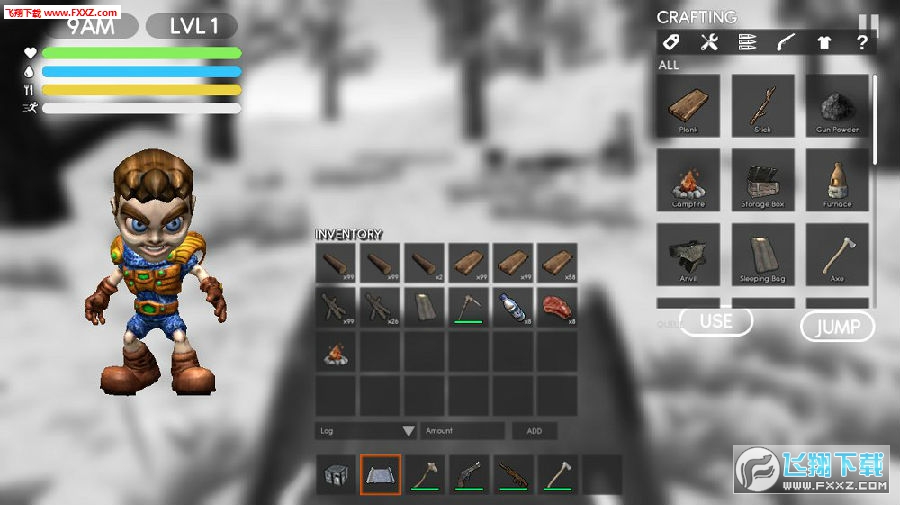Choose the Furnace crafting recipe

837,179
